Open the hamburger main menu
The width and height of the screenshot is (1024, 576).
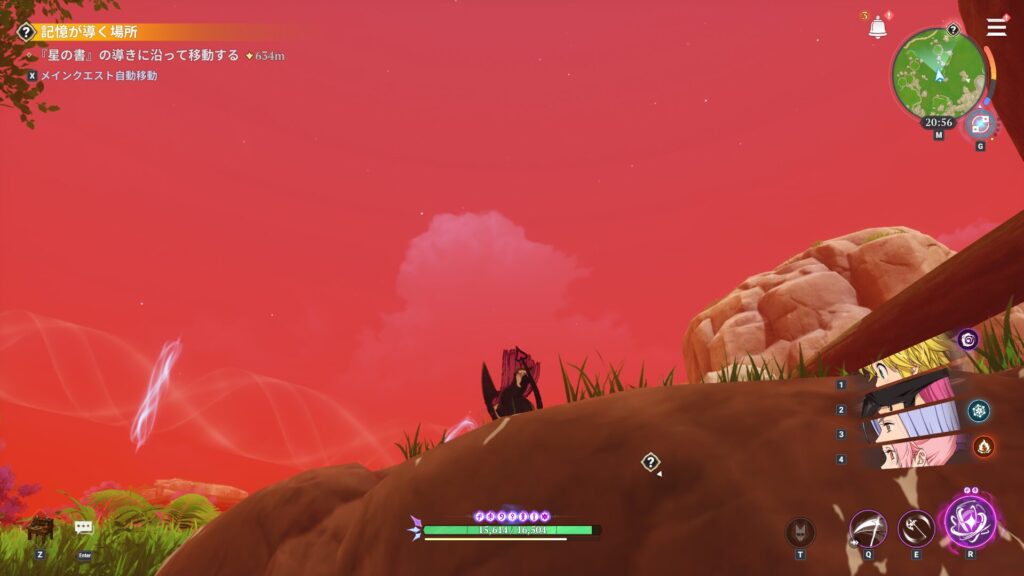996,27
